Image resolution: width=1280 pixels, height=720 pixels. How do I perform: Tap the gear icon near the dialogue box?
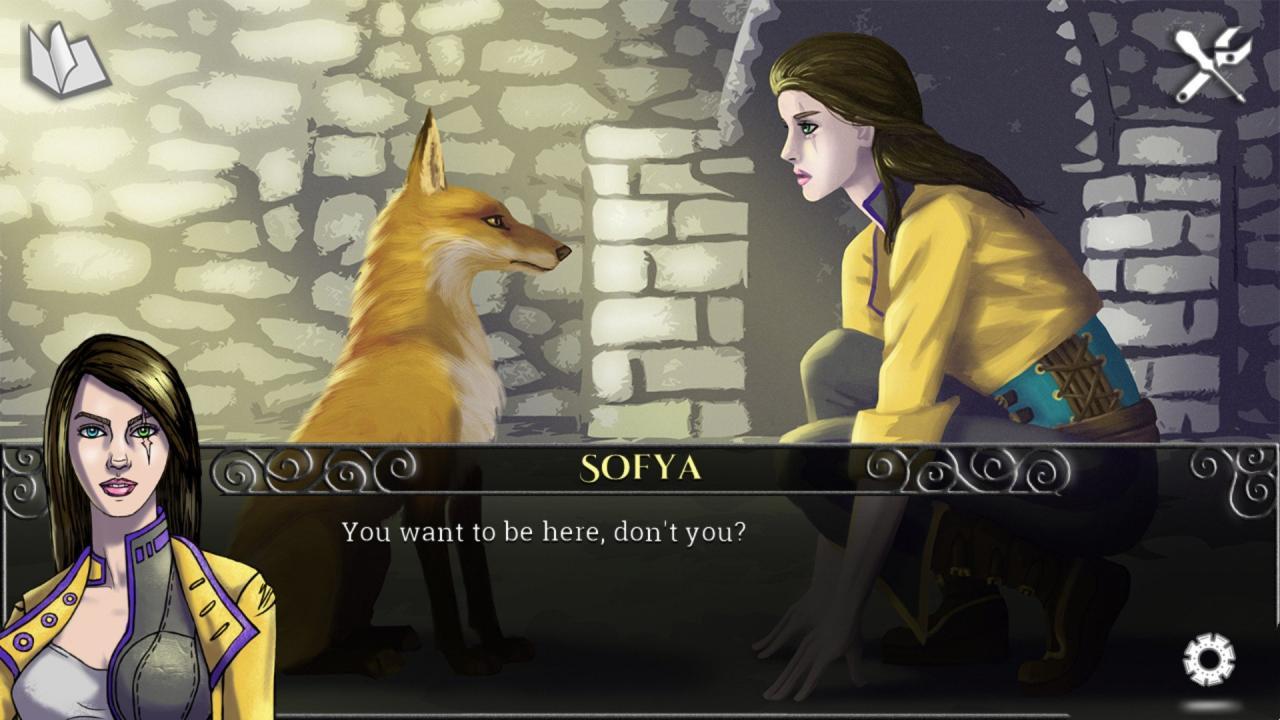(1207, 659)
